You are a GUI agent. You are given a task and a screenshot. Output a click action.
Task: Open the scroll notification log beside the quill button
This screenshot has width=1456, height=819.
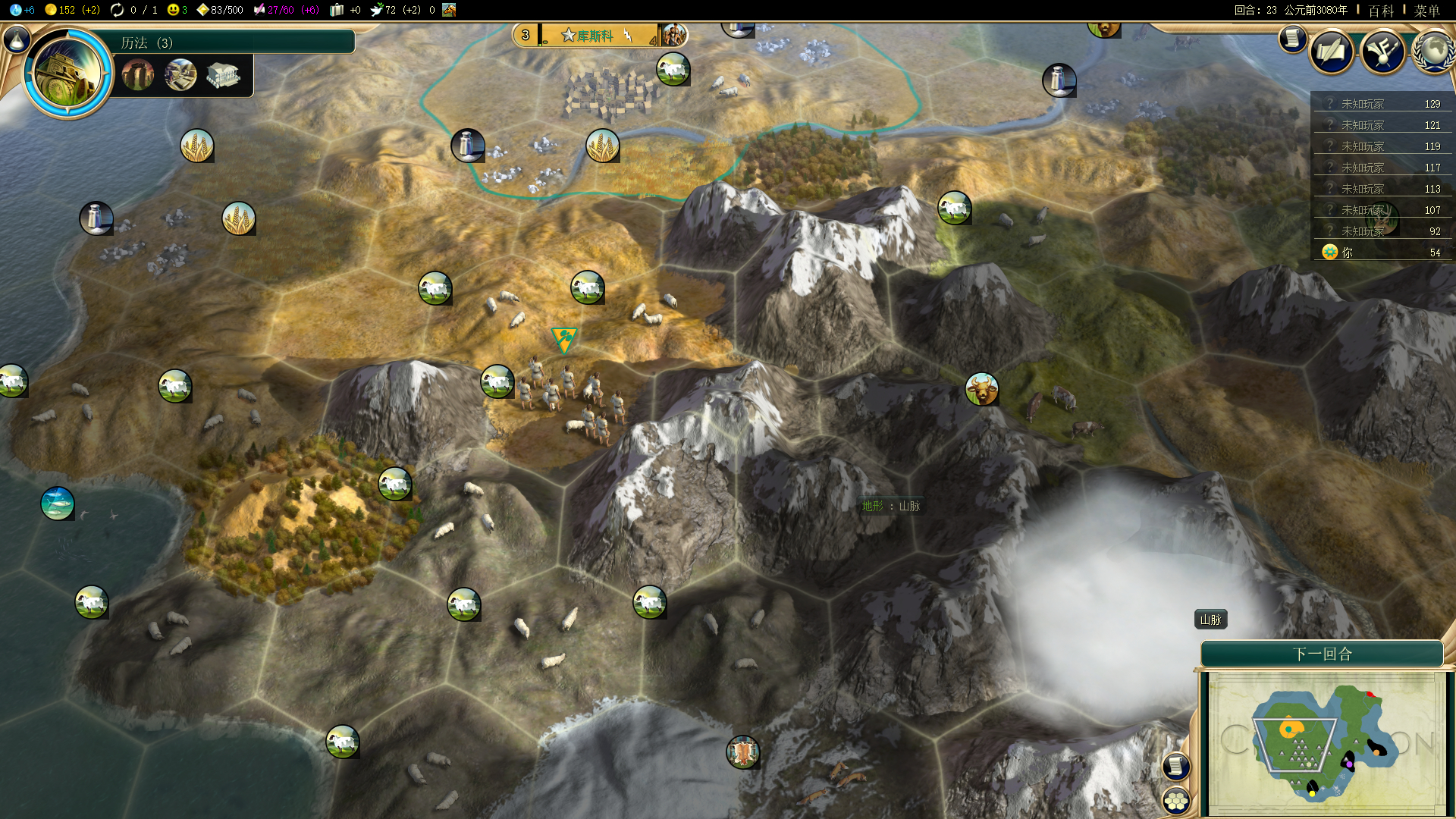coord(1292,39)
